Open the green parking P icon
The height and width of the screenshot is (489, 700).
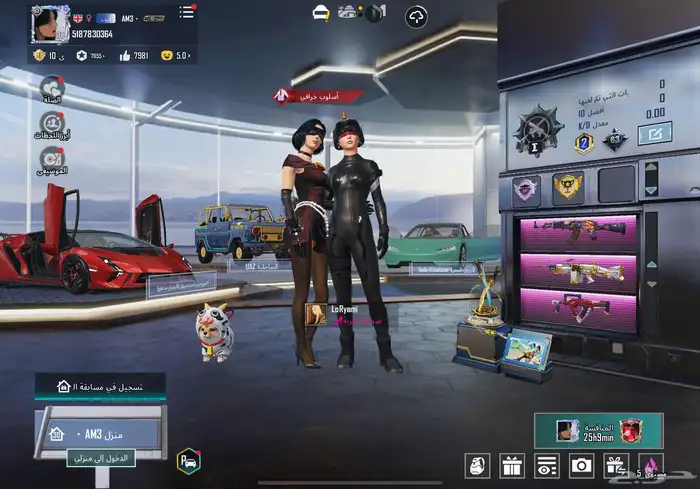coord(188,460)
